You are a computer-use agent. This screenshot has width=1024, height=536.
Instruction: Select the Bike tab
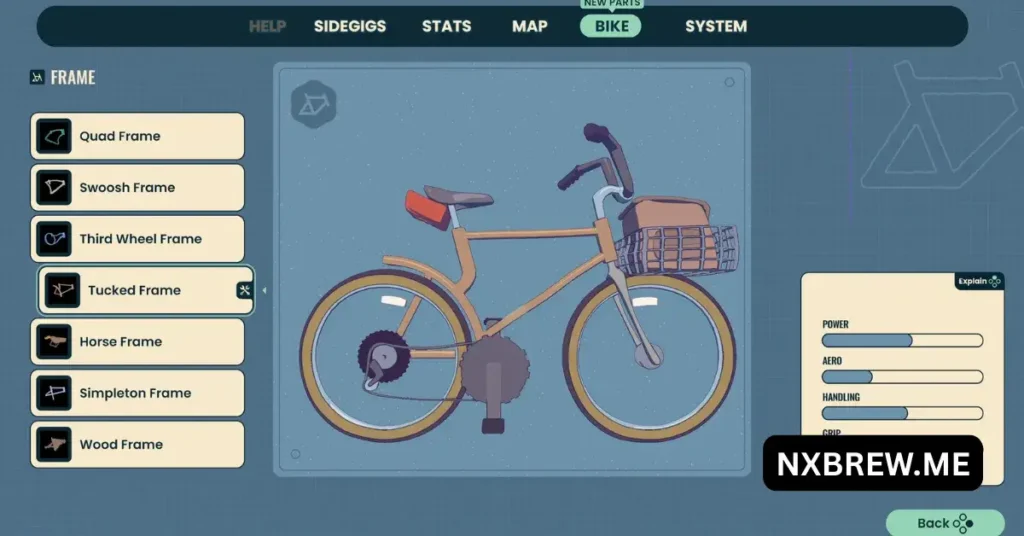tap(611, 26)
